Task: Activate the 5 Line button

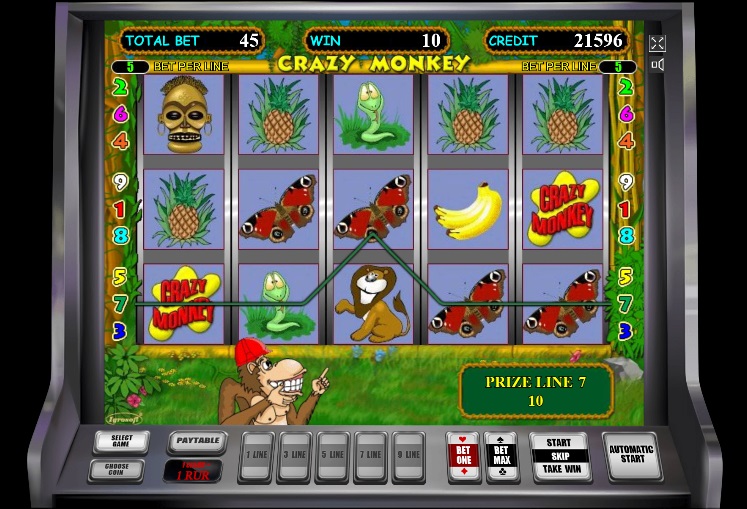Action: 332,456
